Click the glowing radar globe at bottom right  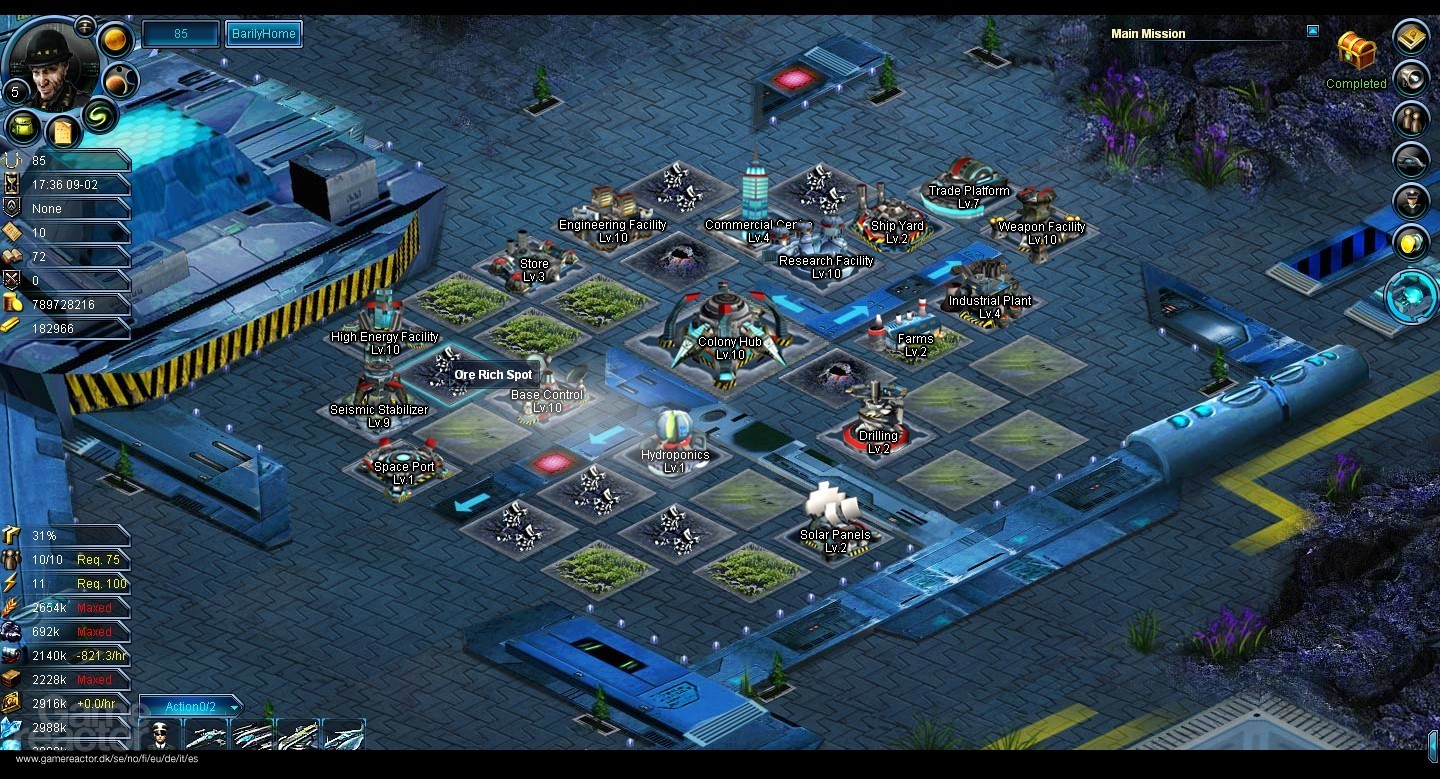pyautogui.click(x=1409, y=295)
